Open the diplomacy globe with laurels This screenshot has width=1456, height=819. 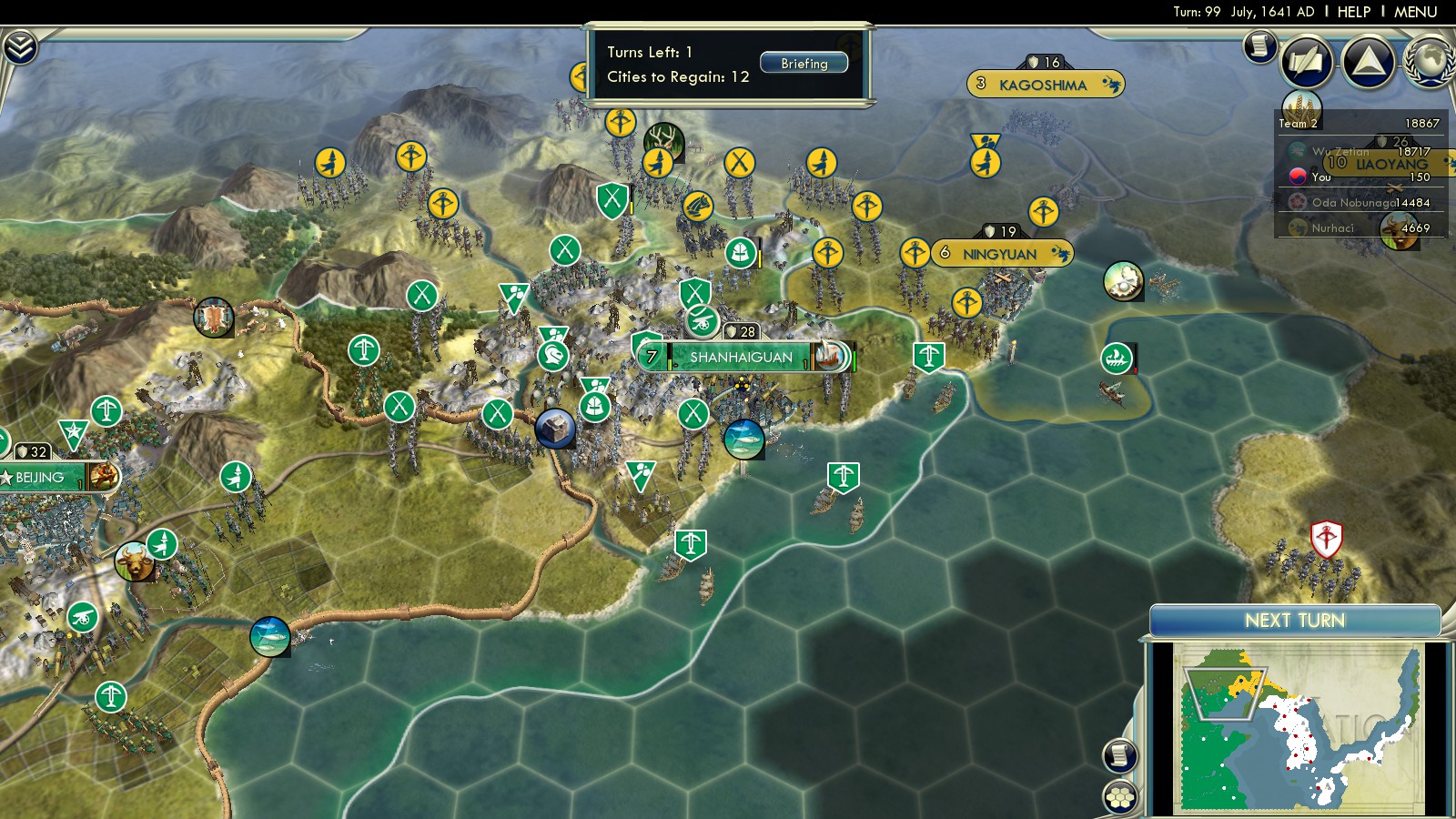coord(1430,61)
